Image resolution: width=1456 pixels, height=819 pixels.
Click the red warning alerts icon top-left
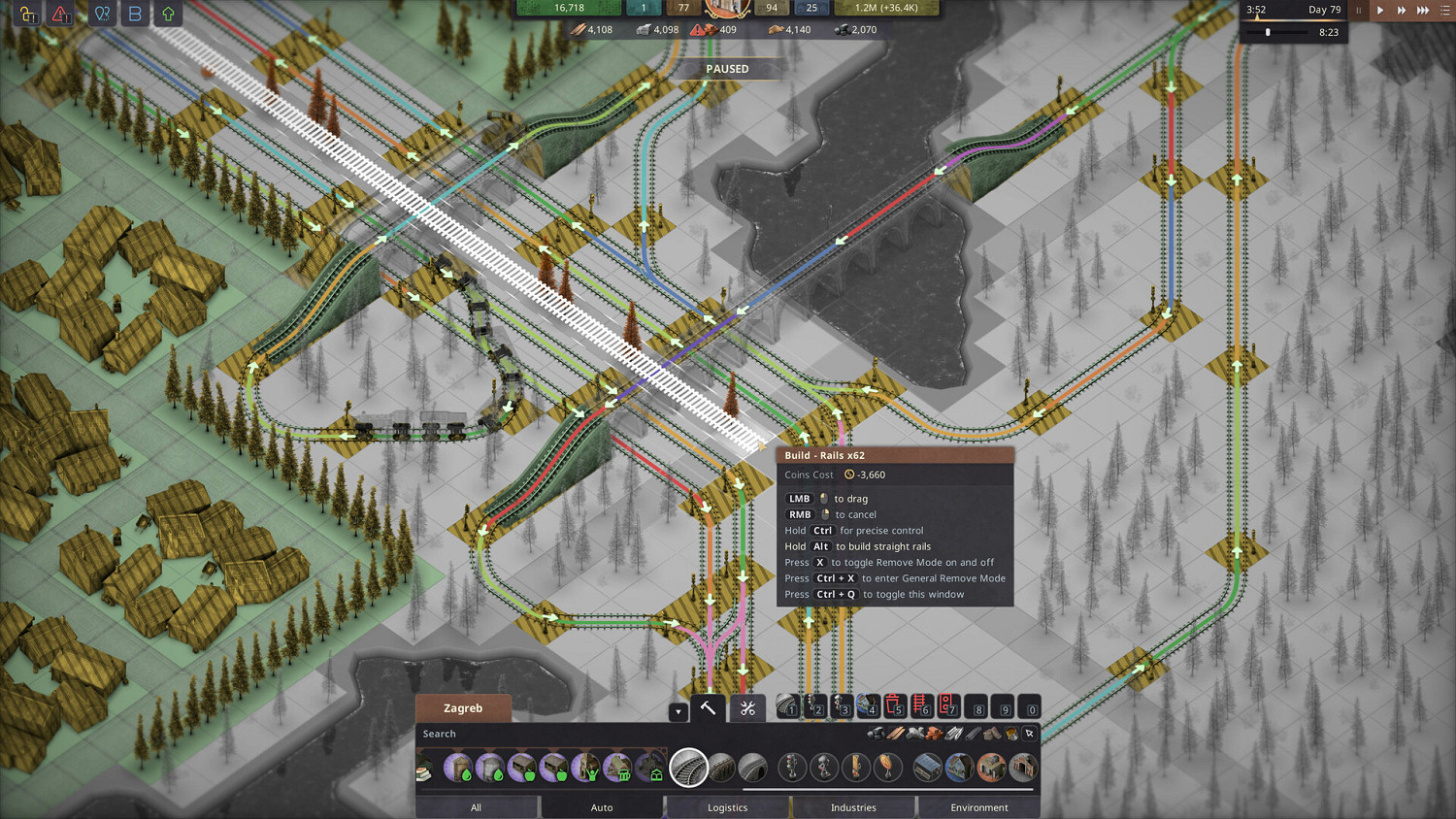pos(58,15)
